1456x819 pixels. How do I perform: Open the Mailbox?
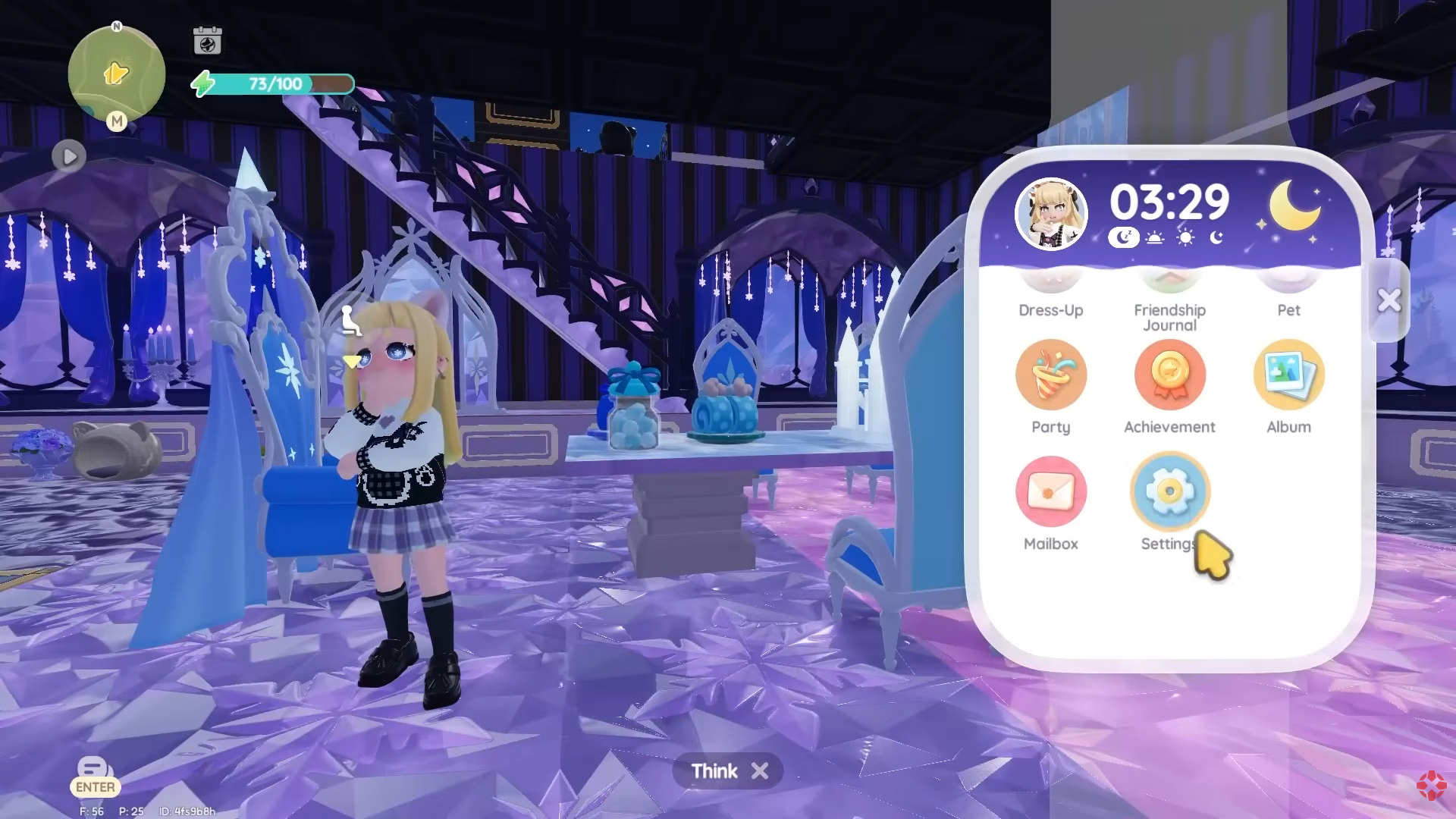point(1050,491)
